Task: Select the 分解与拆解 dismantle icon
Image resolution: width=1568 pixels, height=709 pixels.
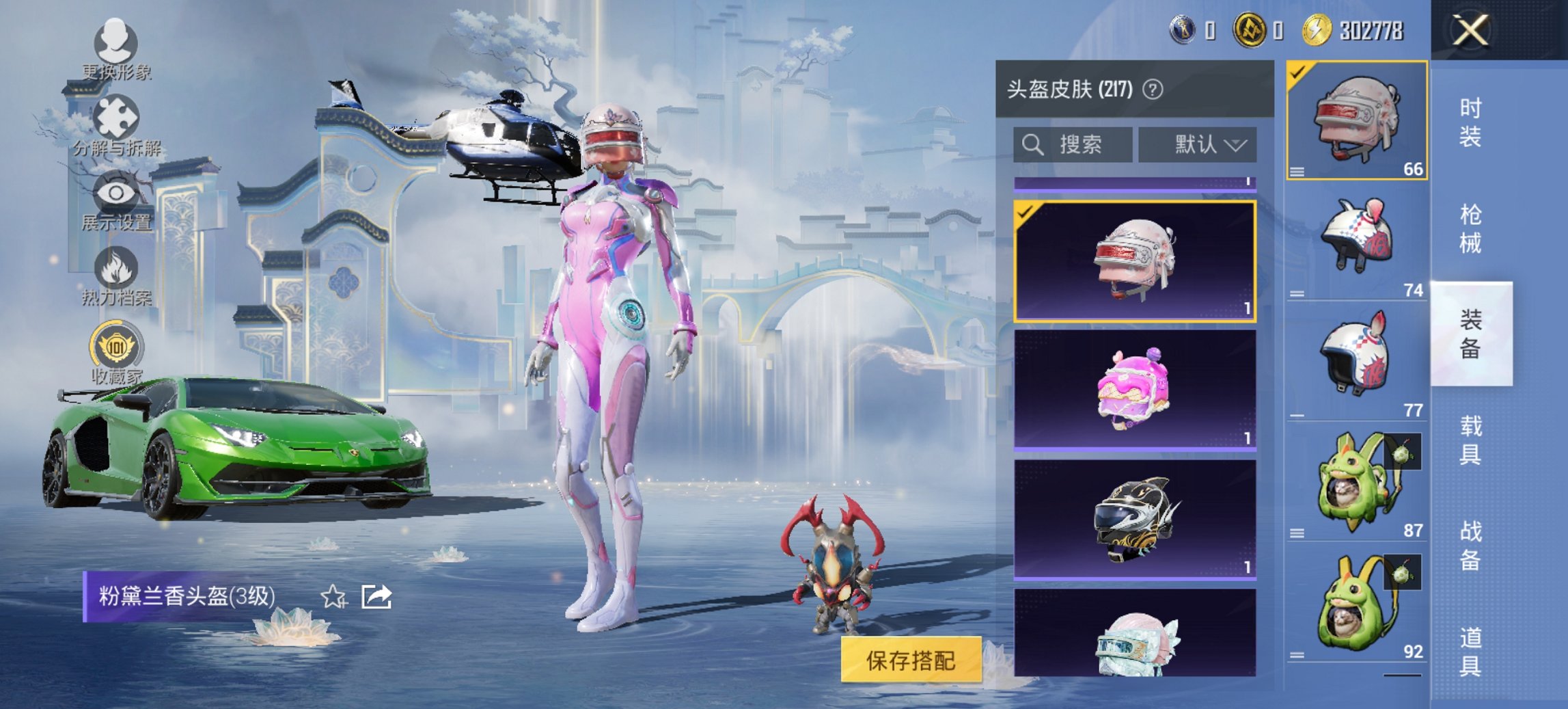Action: [x=116, y=116]
